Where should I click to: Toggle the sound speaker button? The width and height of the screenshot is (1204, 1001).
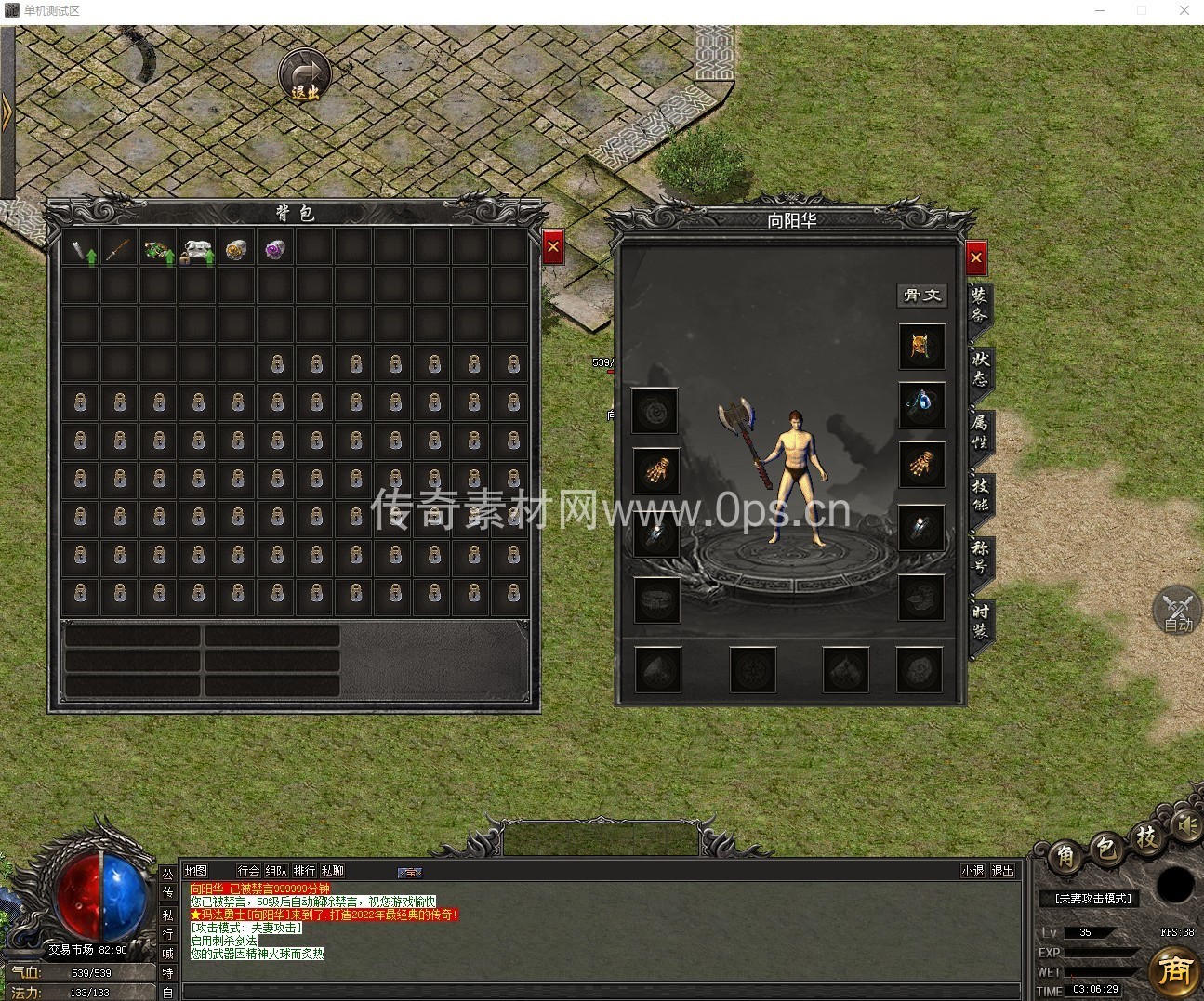point(1184,824)
